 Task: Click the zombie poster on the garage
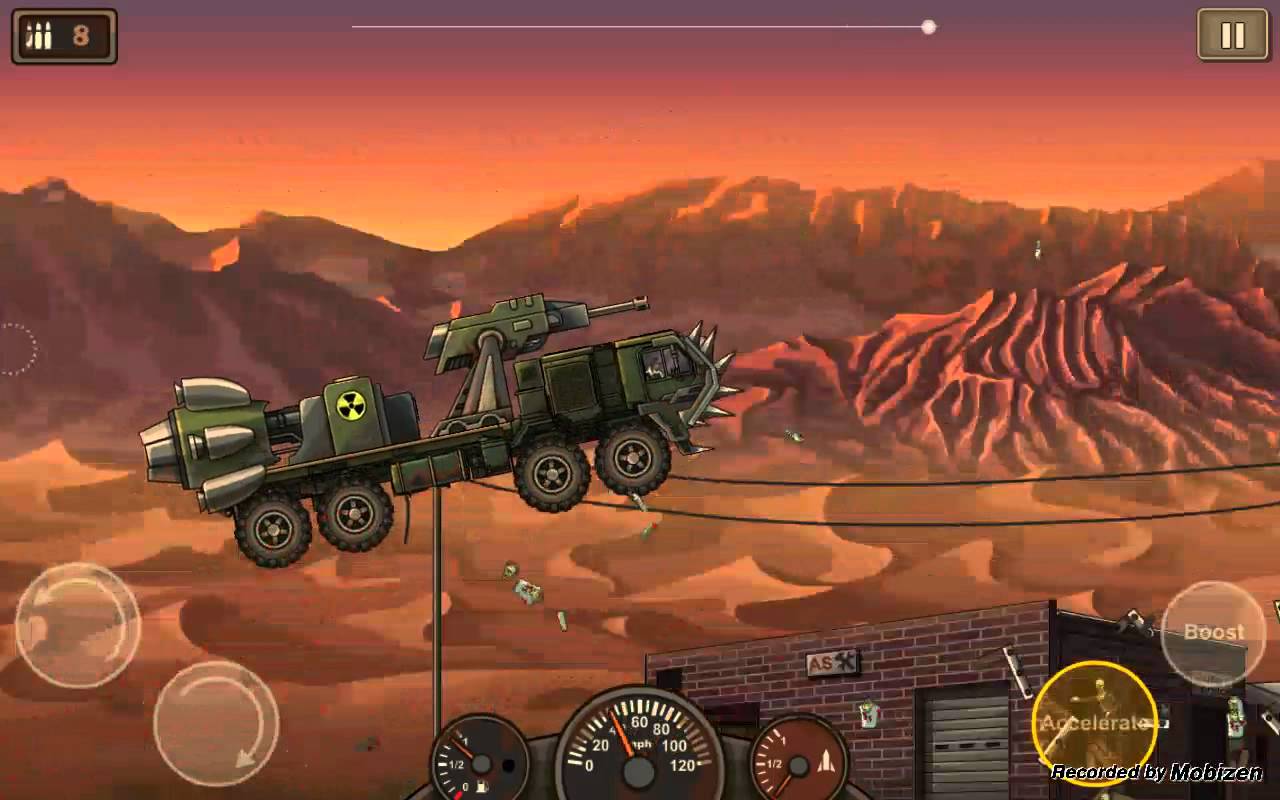tap(868, 712)
